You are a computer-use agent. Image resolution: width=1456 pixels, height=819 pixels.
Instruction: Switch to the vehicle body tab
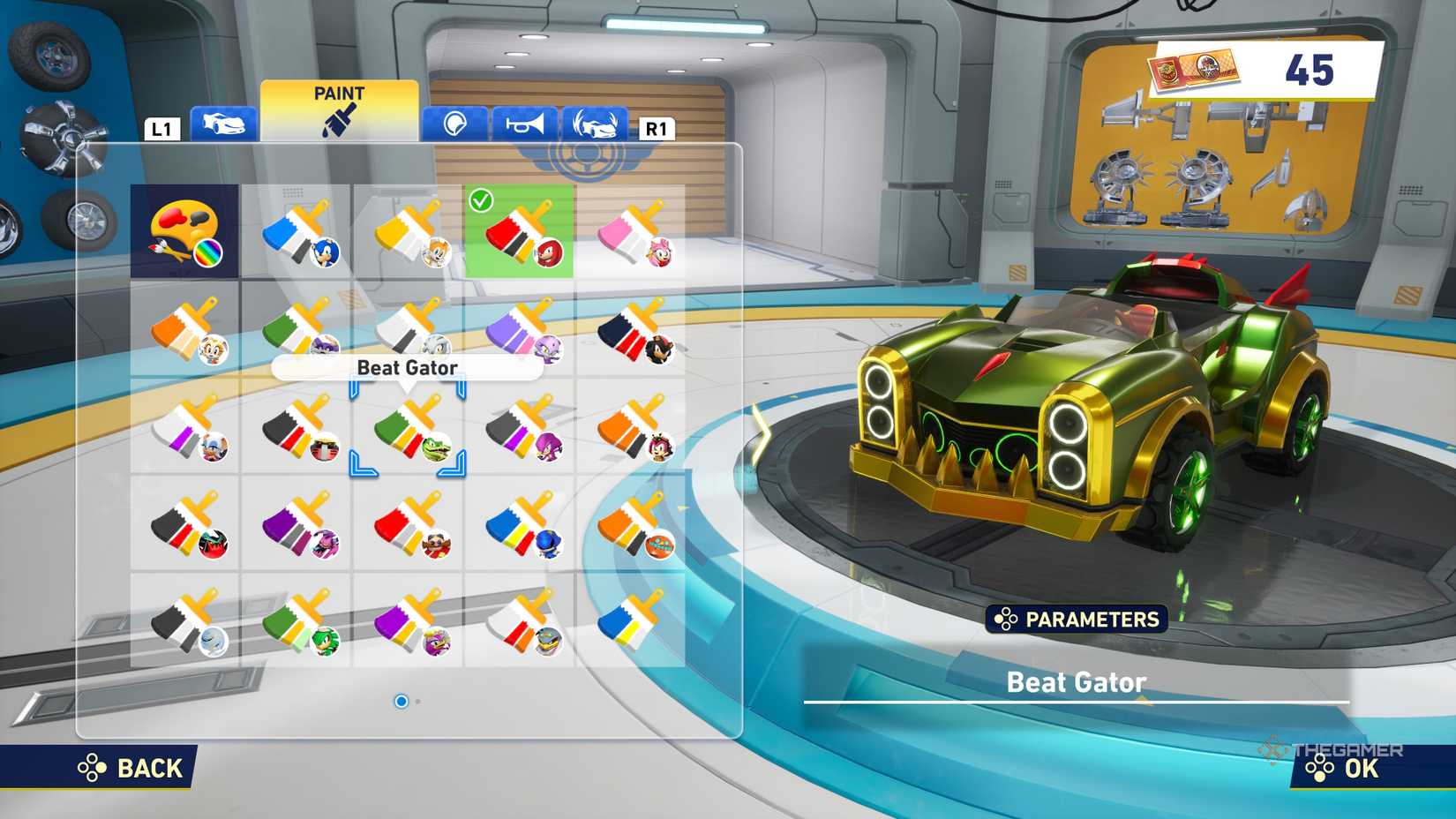click(222, 124)
